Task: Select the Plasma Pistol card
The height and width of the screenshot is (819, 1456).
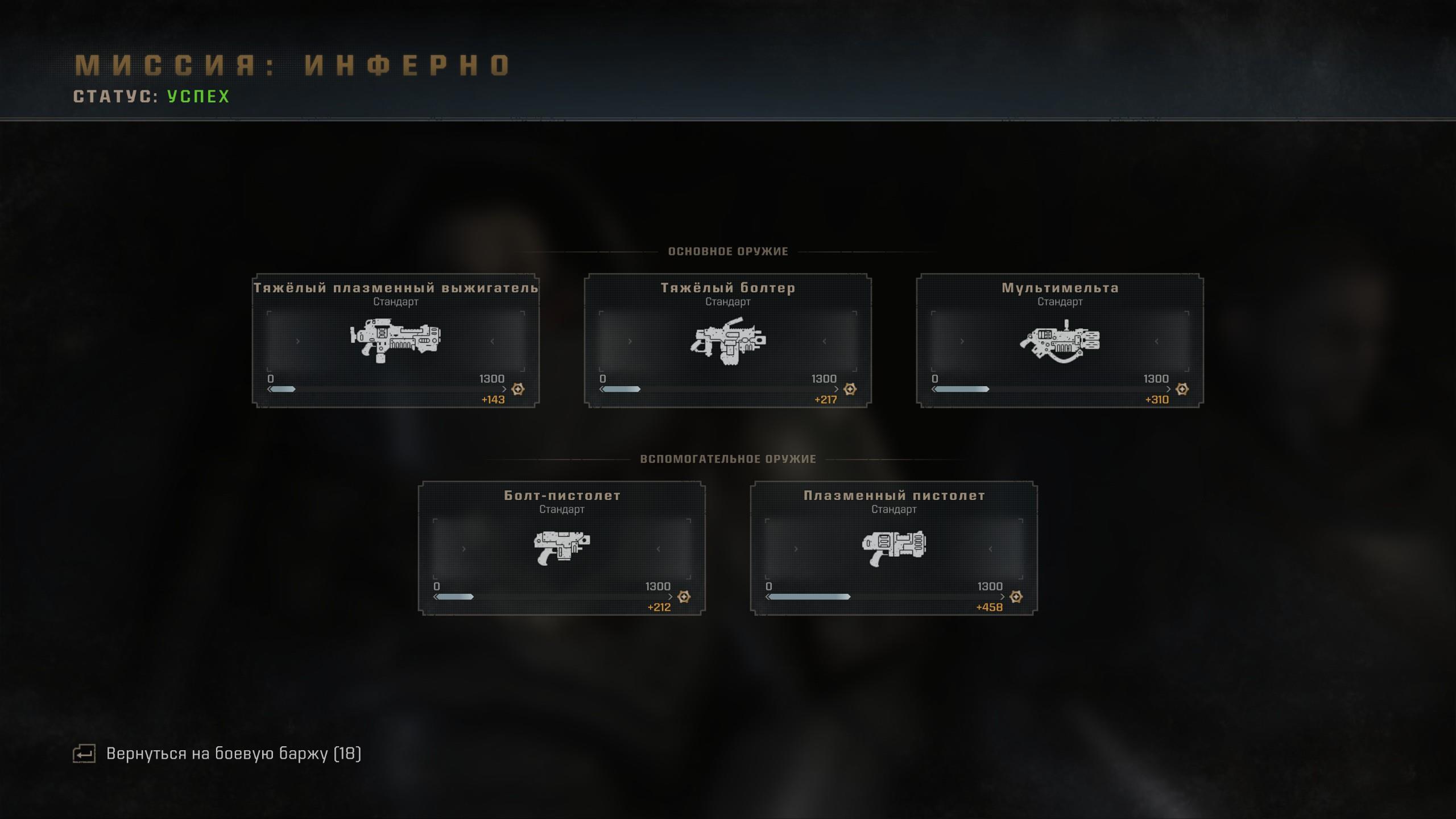Action: click(x=894, y=548)
